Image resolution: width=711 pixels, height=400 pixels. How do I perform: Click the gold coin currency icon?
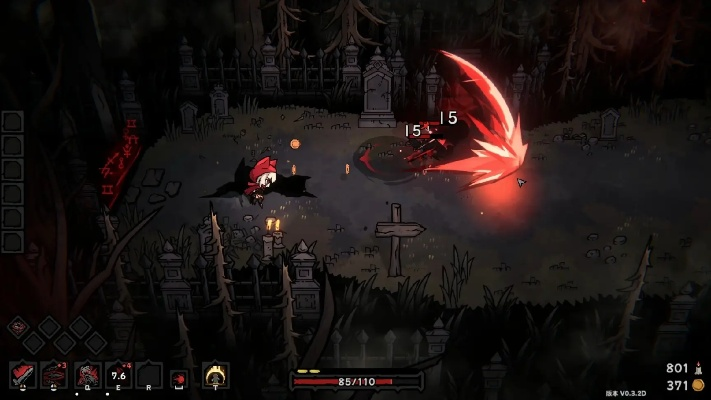pyautogui.click(x=699, y=385)
